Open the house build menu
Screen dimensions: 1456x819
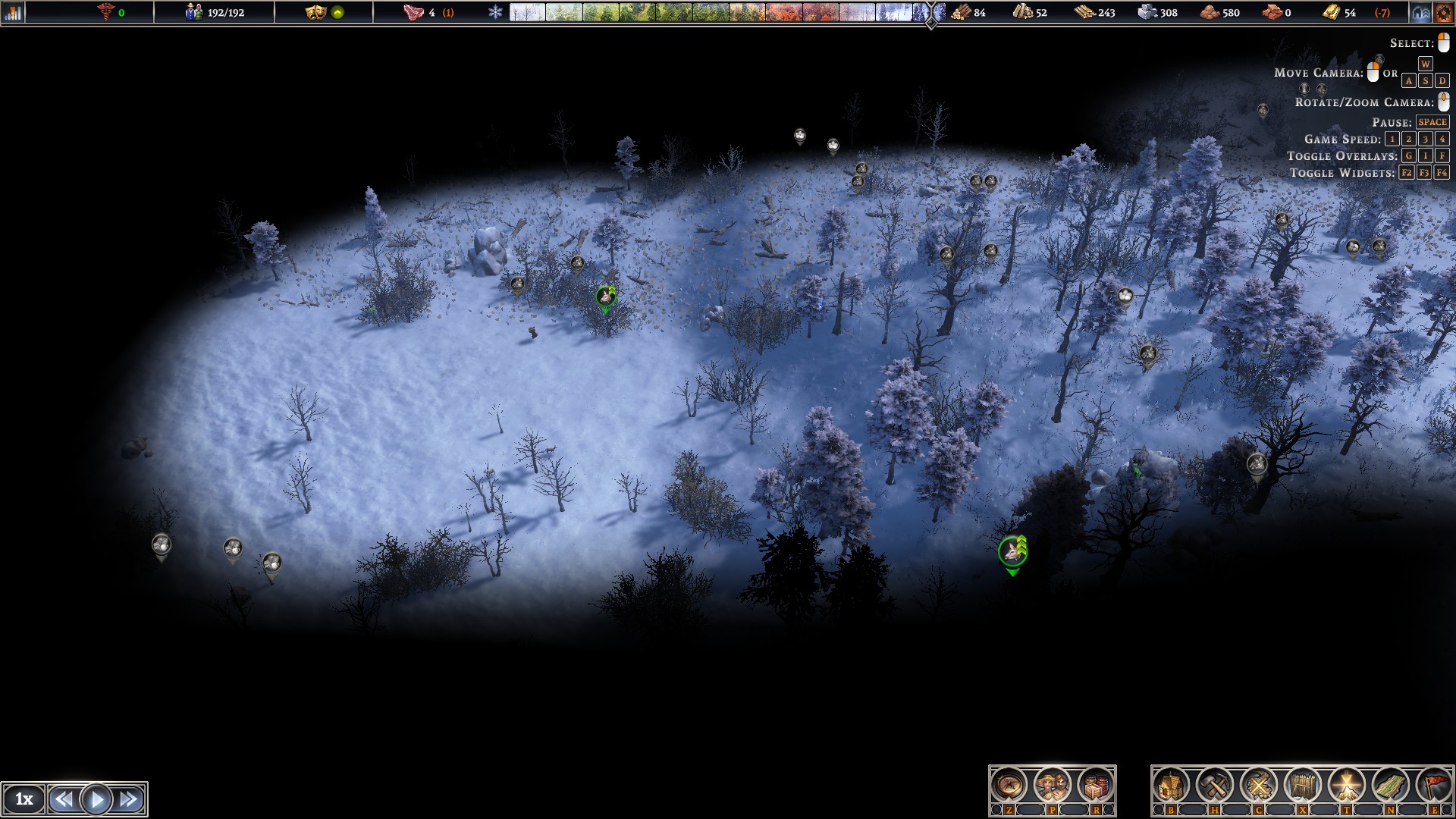pyautogui.click(x=1171, y=786)
